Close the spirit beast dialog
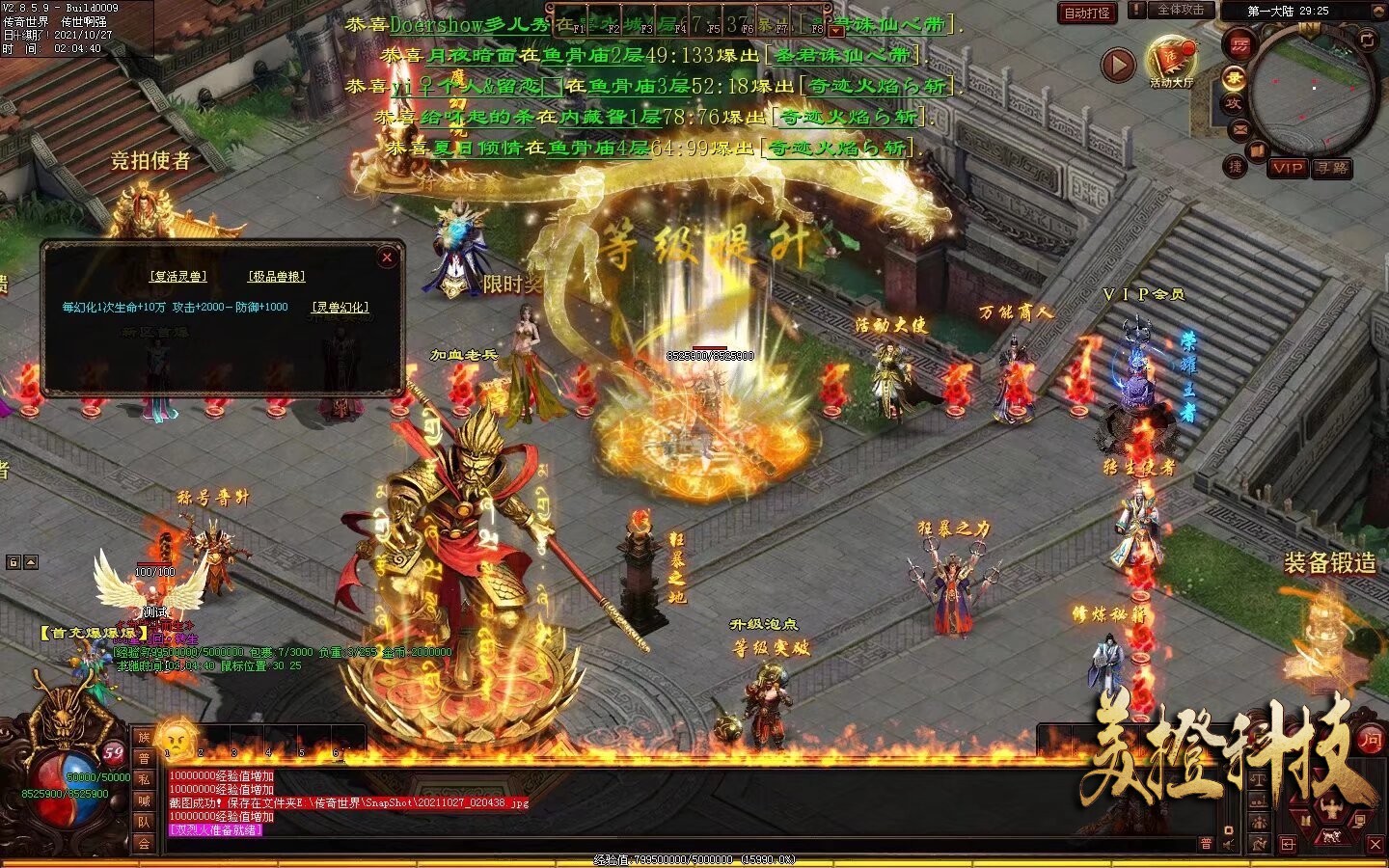 [387, 258]
